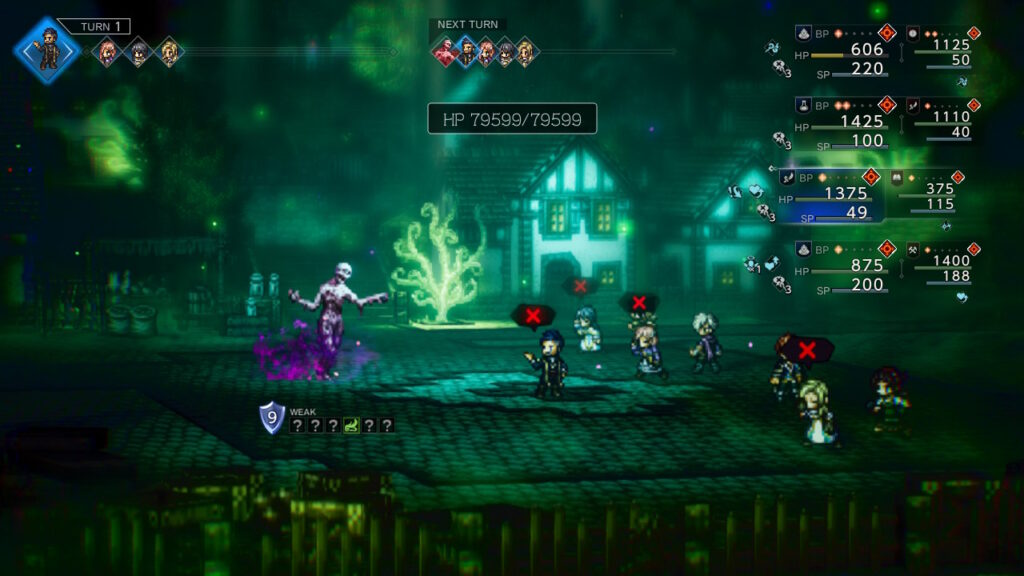Select the party panel with HP 875
1024x576 pixels.
pyautogui.click(x=845, y=267)
